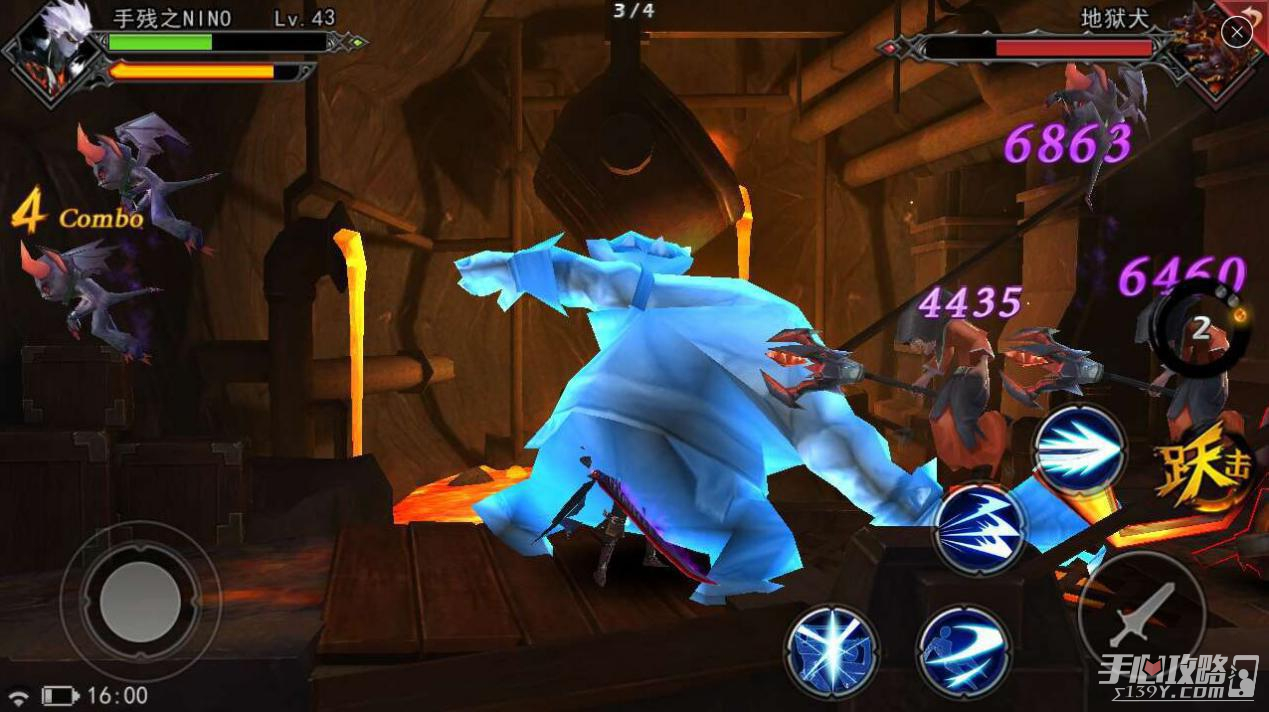Use the spiked energy burst skill
The height and width of the screenshot is (712, 1269).
click(x=1080, y=452)
